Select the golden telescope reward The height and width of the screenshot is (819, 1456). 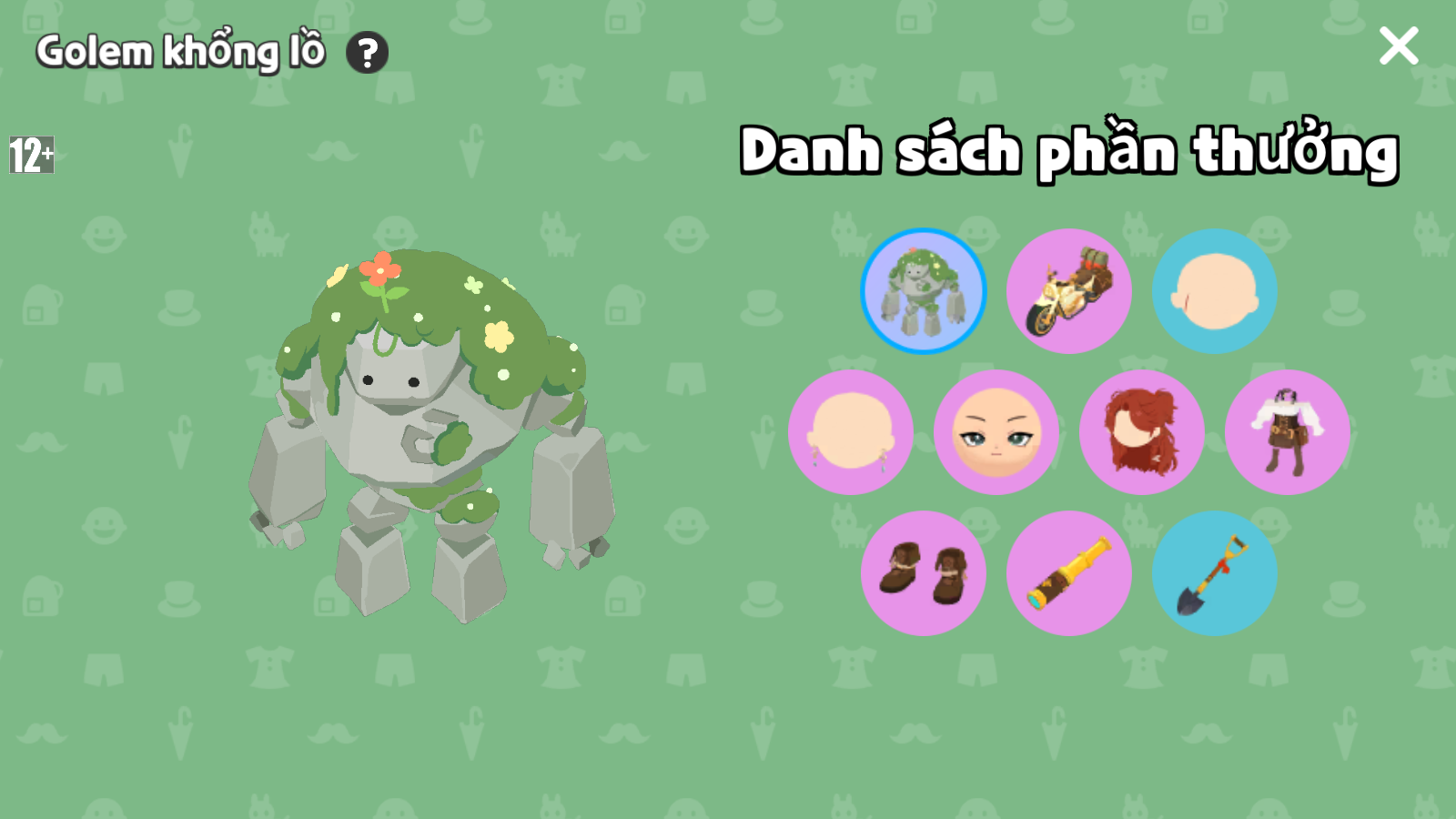click(1069, 573)
